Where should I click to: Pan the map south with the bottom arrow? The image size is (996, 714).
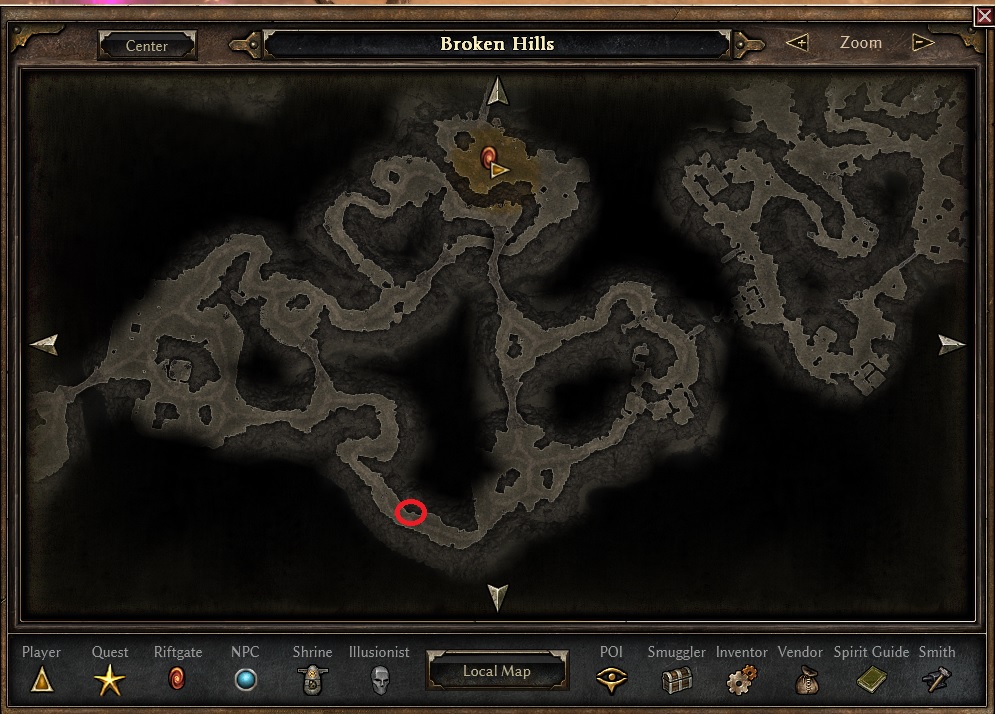pos(497,597)
